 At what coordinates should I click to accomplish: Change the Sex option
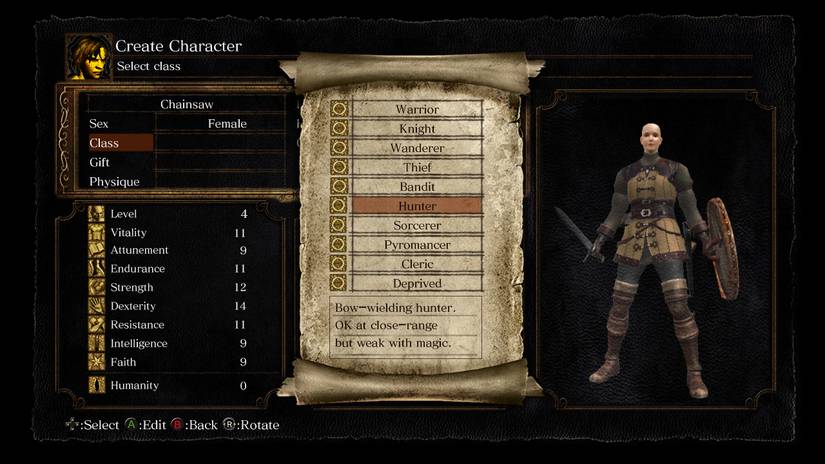187,124
